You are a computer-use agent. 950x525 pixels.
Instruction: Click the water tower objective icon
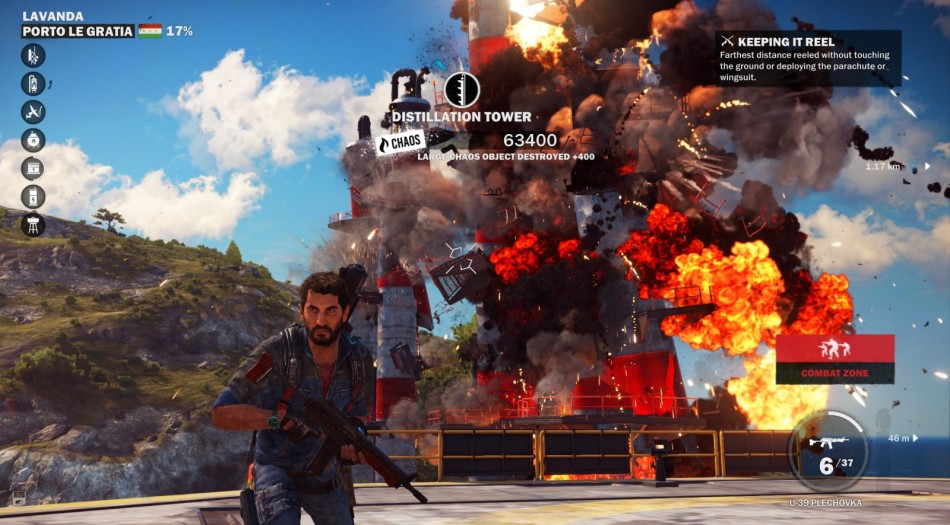coord(33,224)
